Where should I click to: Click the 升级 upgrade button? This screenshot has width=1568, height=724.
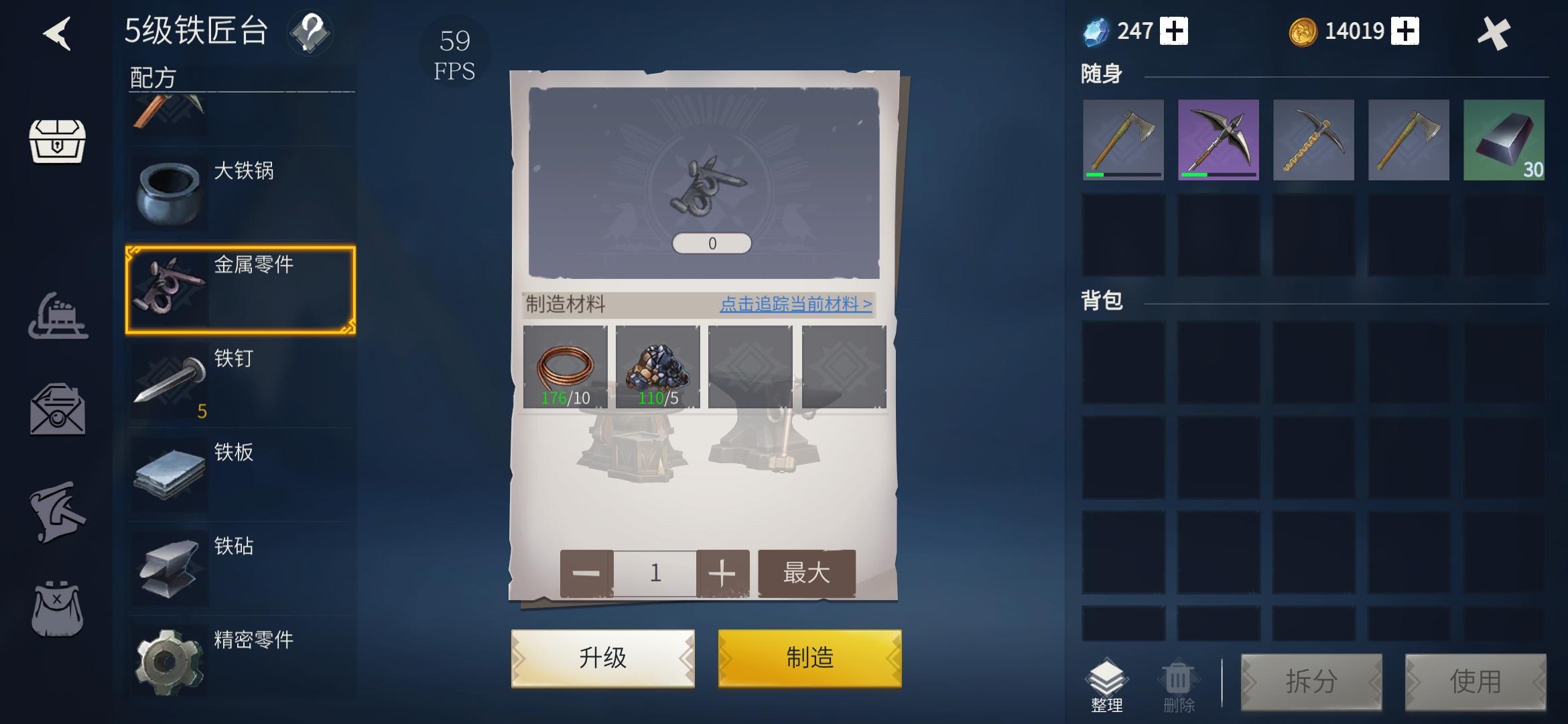[x=601, y=658]
